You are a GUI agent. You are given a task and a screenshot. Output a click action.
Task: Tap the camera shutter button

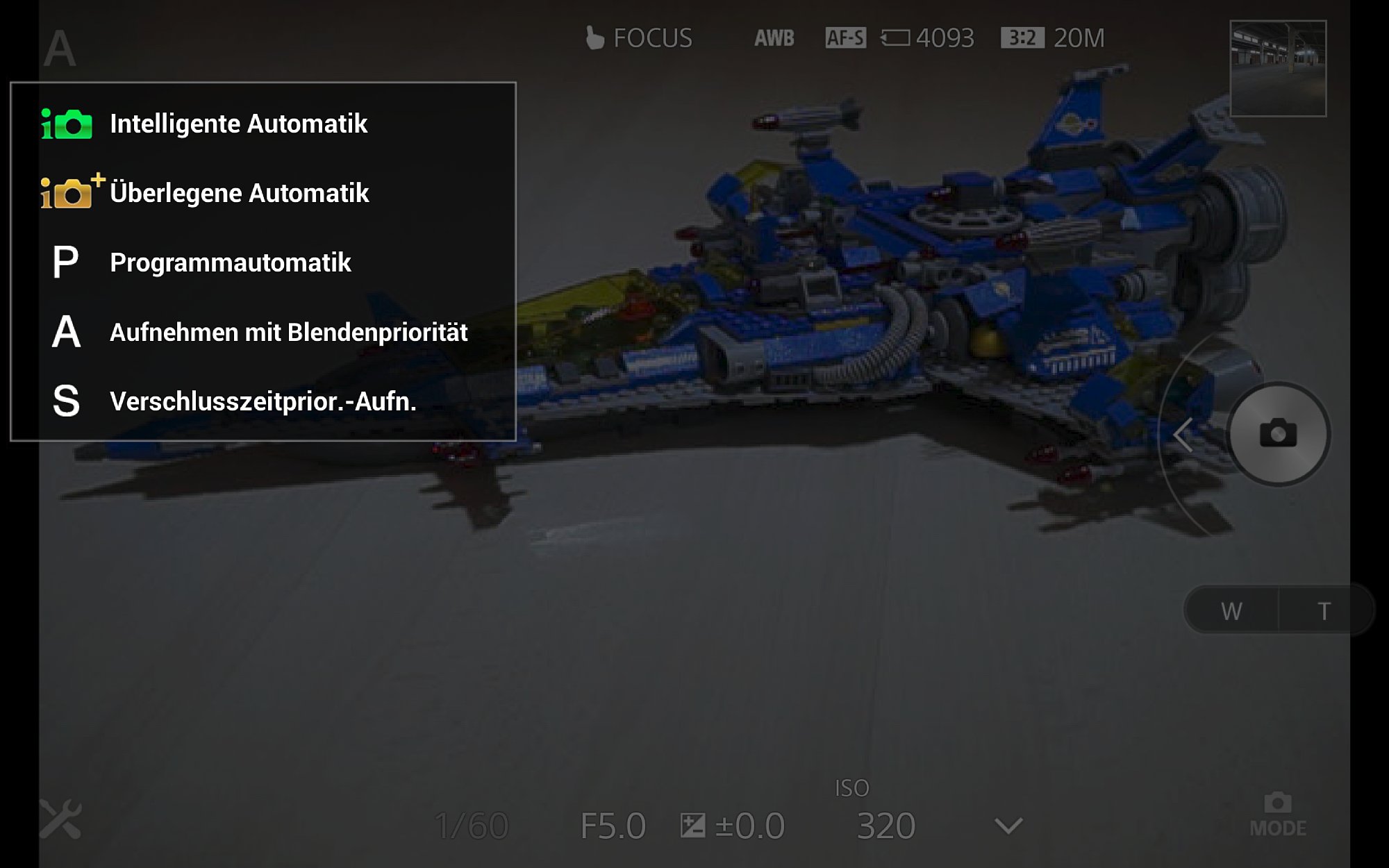(x=1278, y=434)
